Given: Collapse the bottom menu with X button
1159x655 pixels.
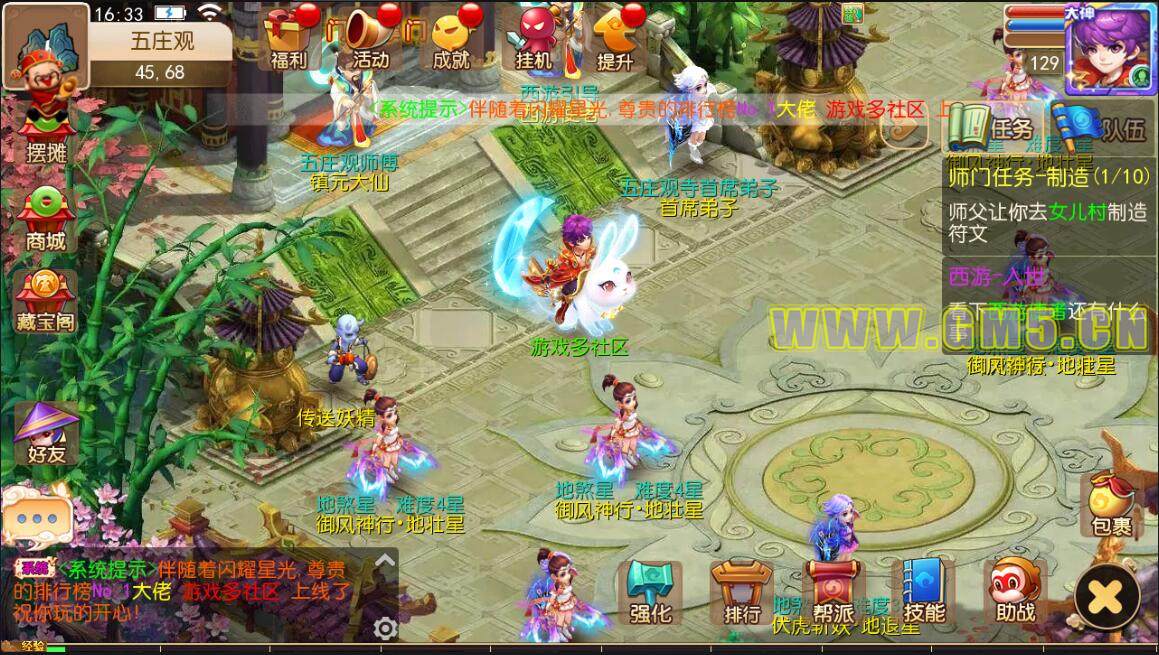Looking at the screenshot, I should pyautogui.click(x=1106, y=597).
